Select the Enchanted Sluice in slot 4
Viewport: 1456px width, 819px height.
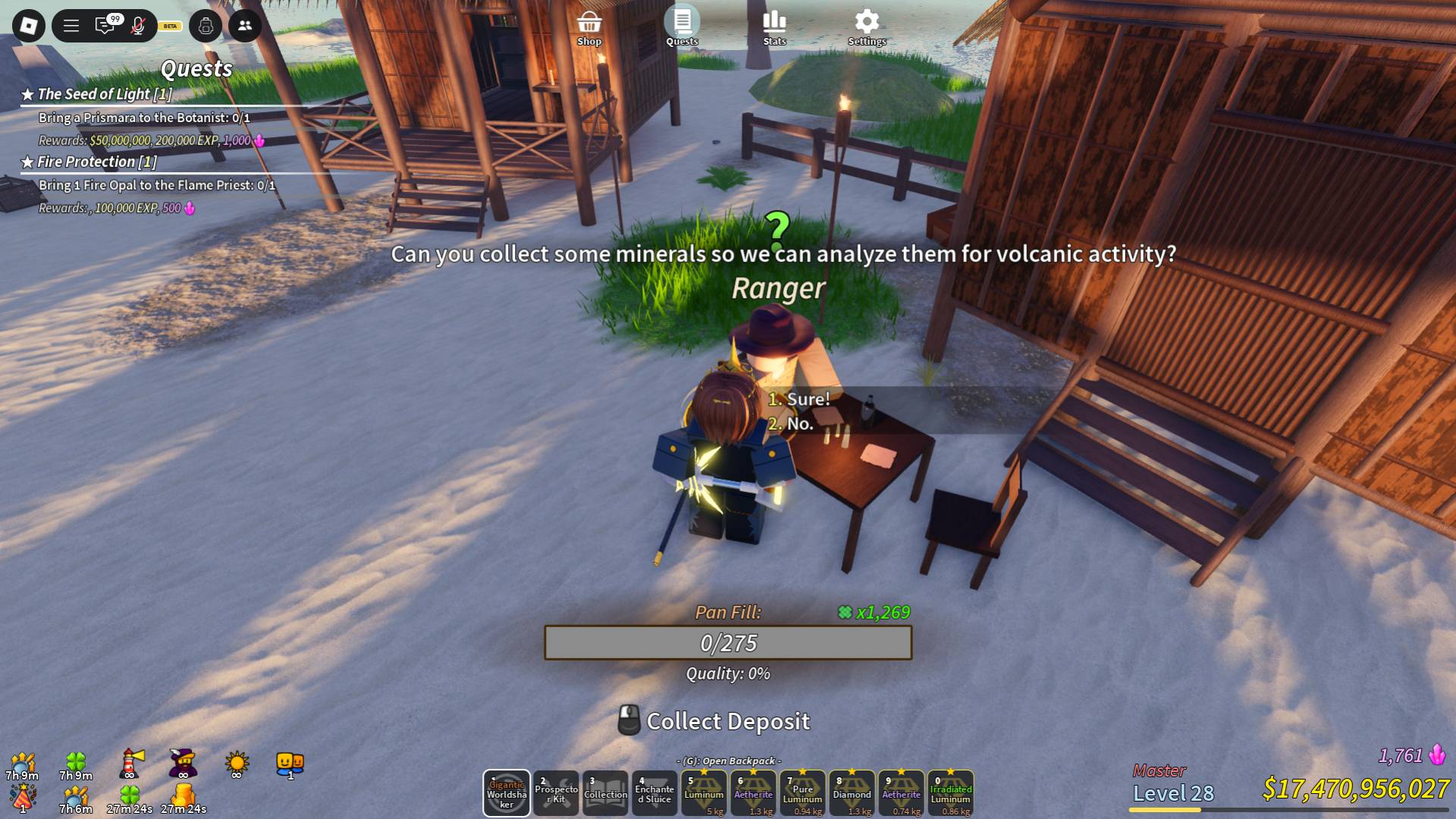point(654,793)
